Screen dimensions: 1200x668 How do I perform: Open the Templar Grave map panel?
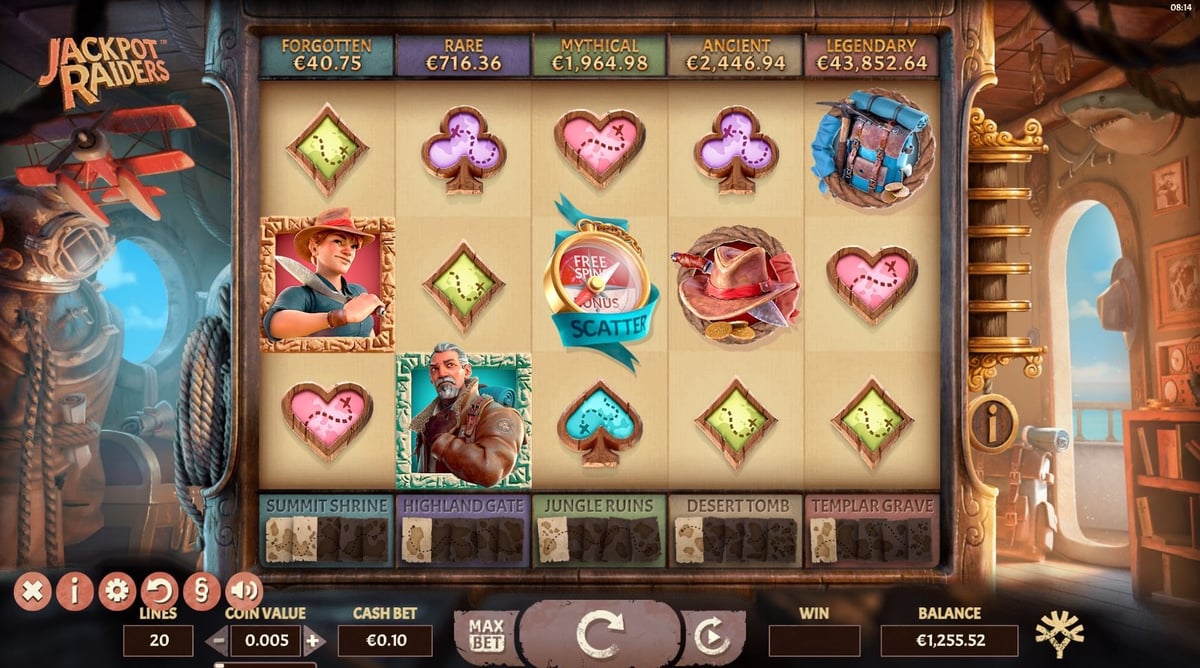[871, 530]
